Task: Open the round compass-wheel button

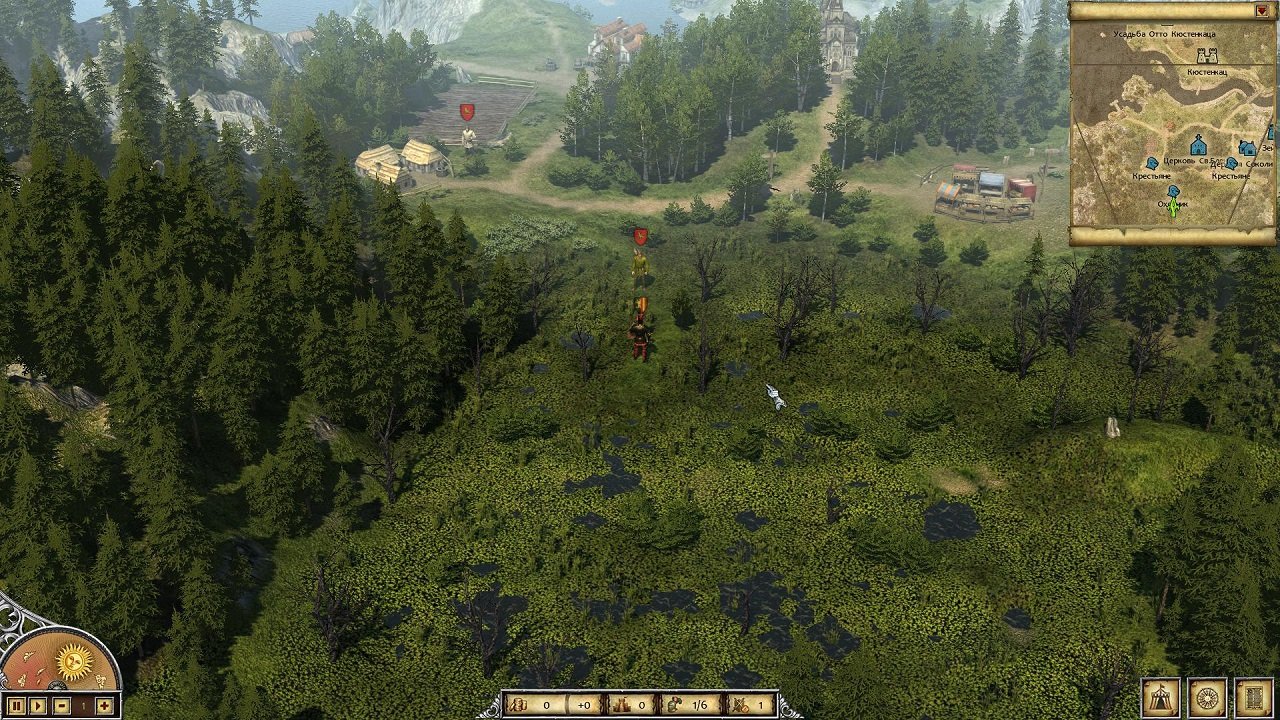Action: pos(1208,697)
